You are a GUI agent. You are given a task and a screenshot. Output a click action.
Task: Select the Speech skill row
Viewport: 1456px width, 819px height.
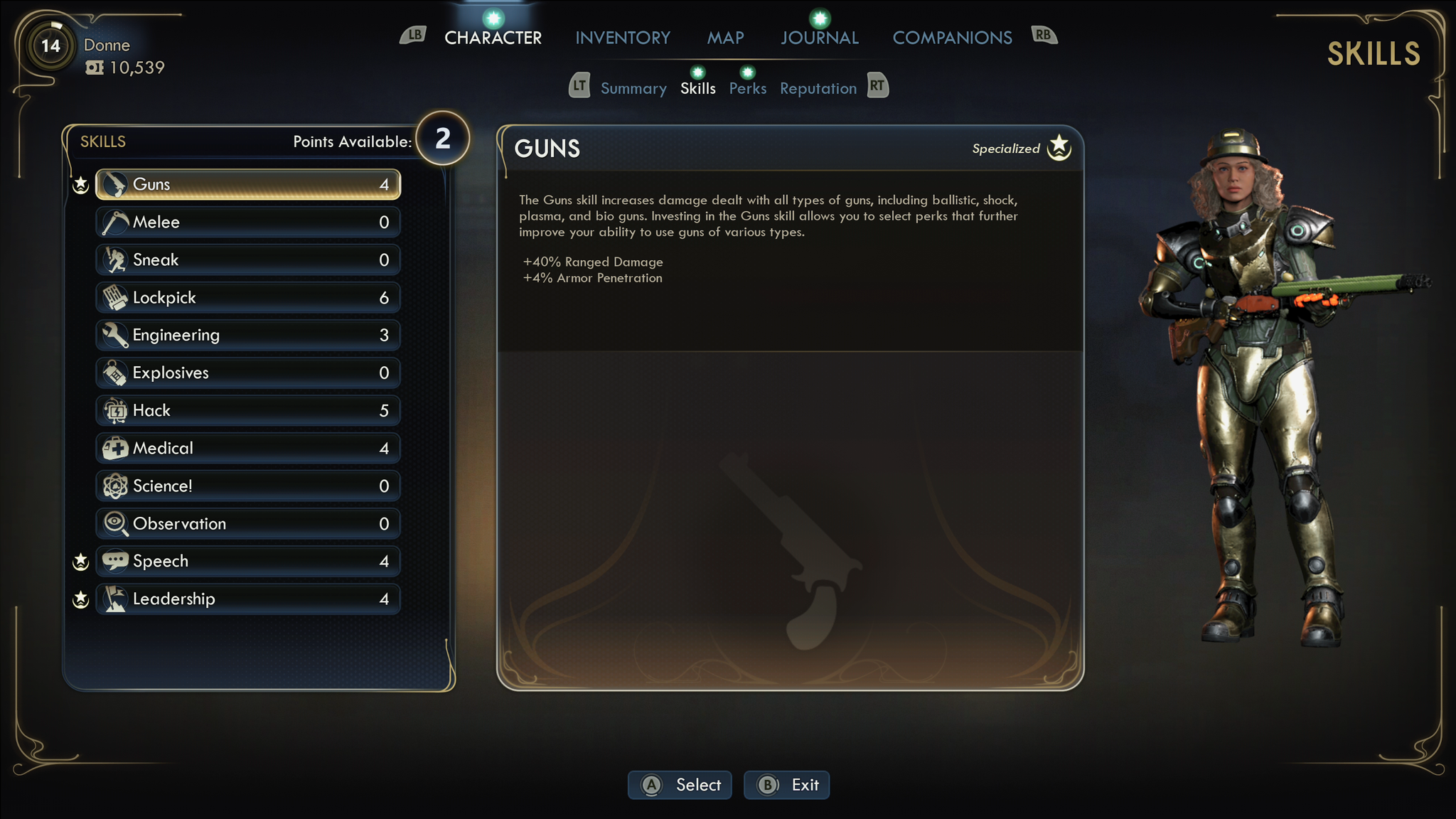(x=247, y=562)
